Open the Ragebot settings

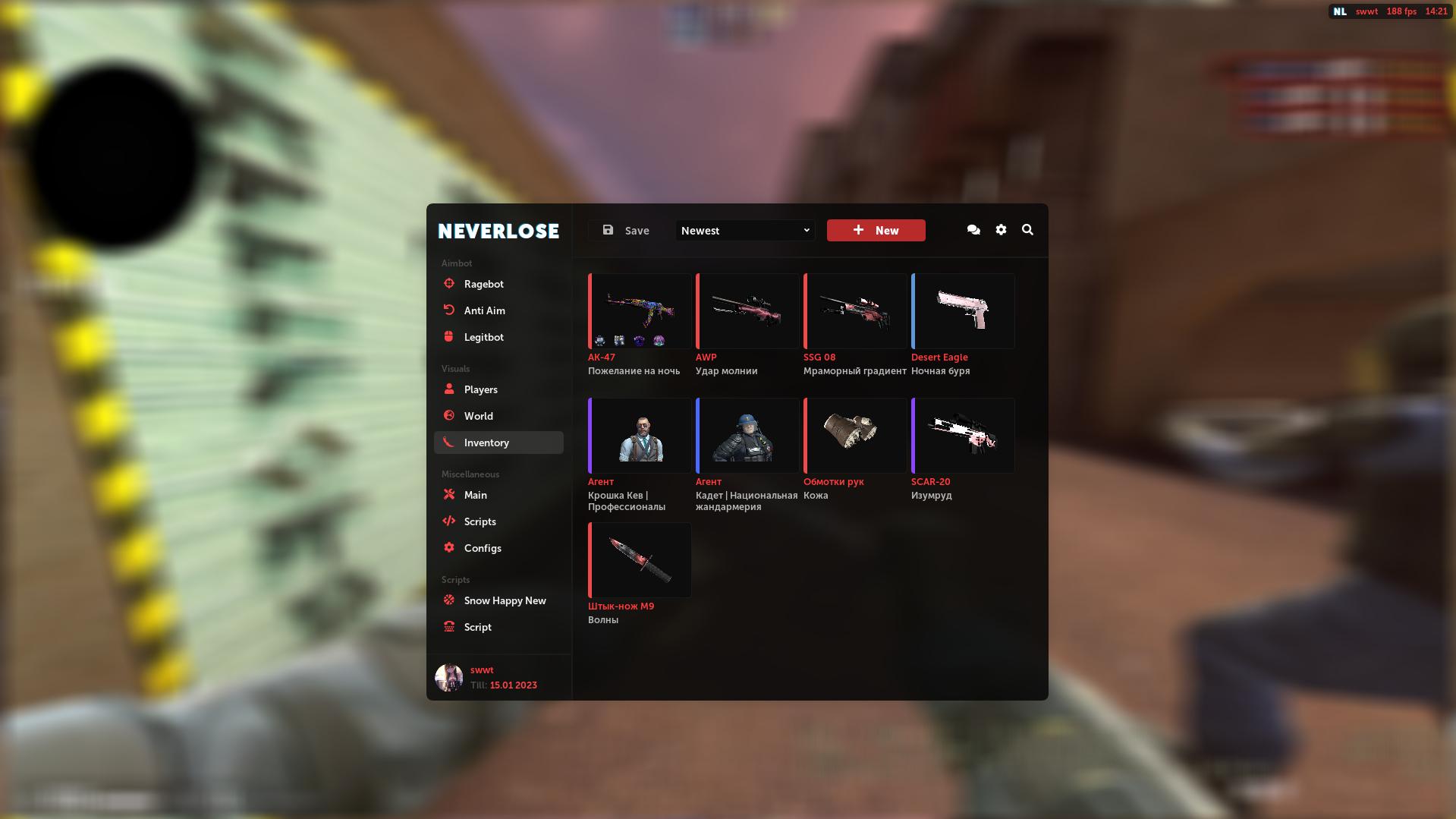483,284
